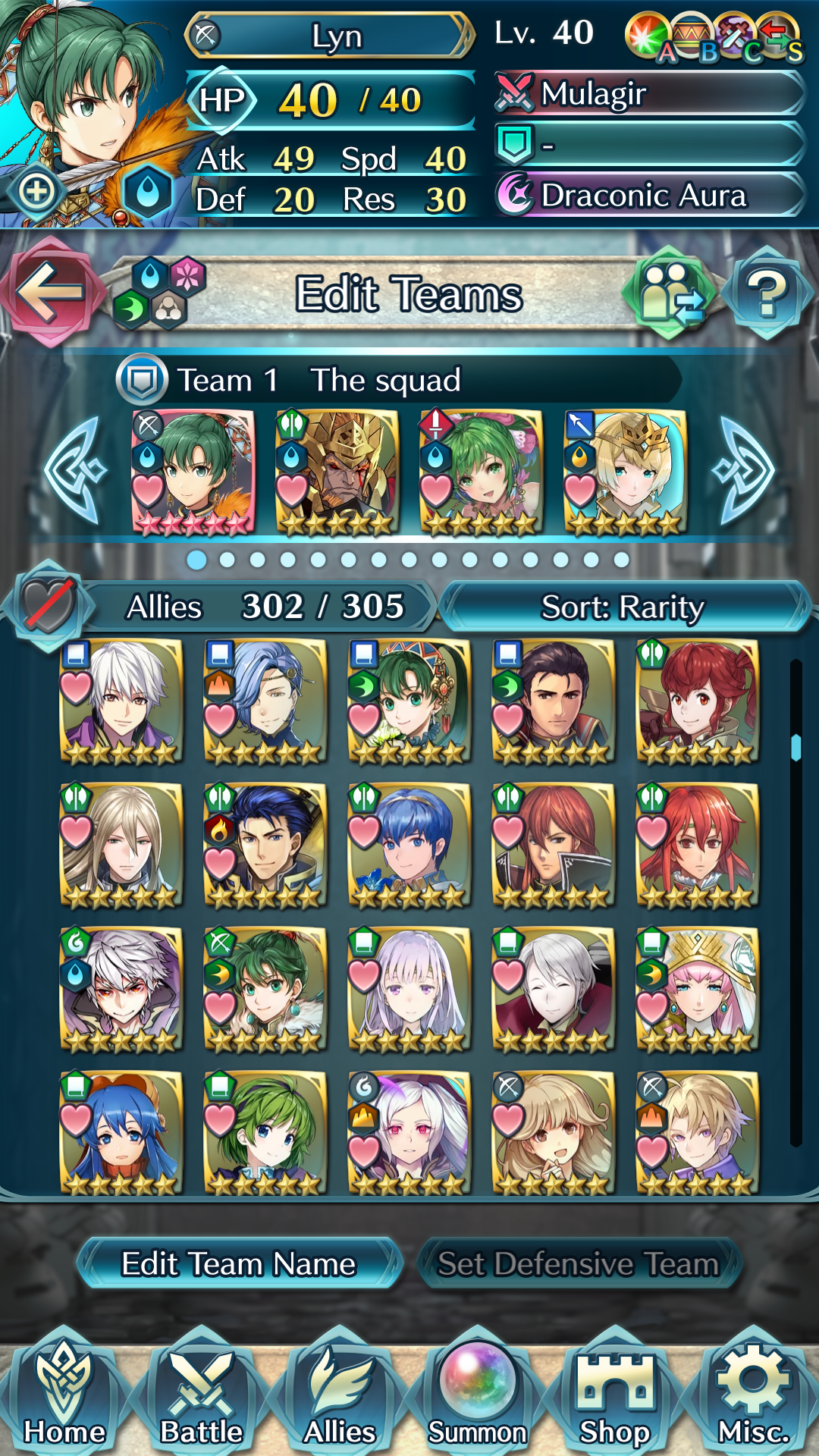Tap the Mulagir weapon skill
This screenshot has height=1456, width=819.
(649, 94)
